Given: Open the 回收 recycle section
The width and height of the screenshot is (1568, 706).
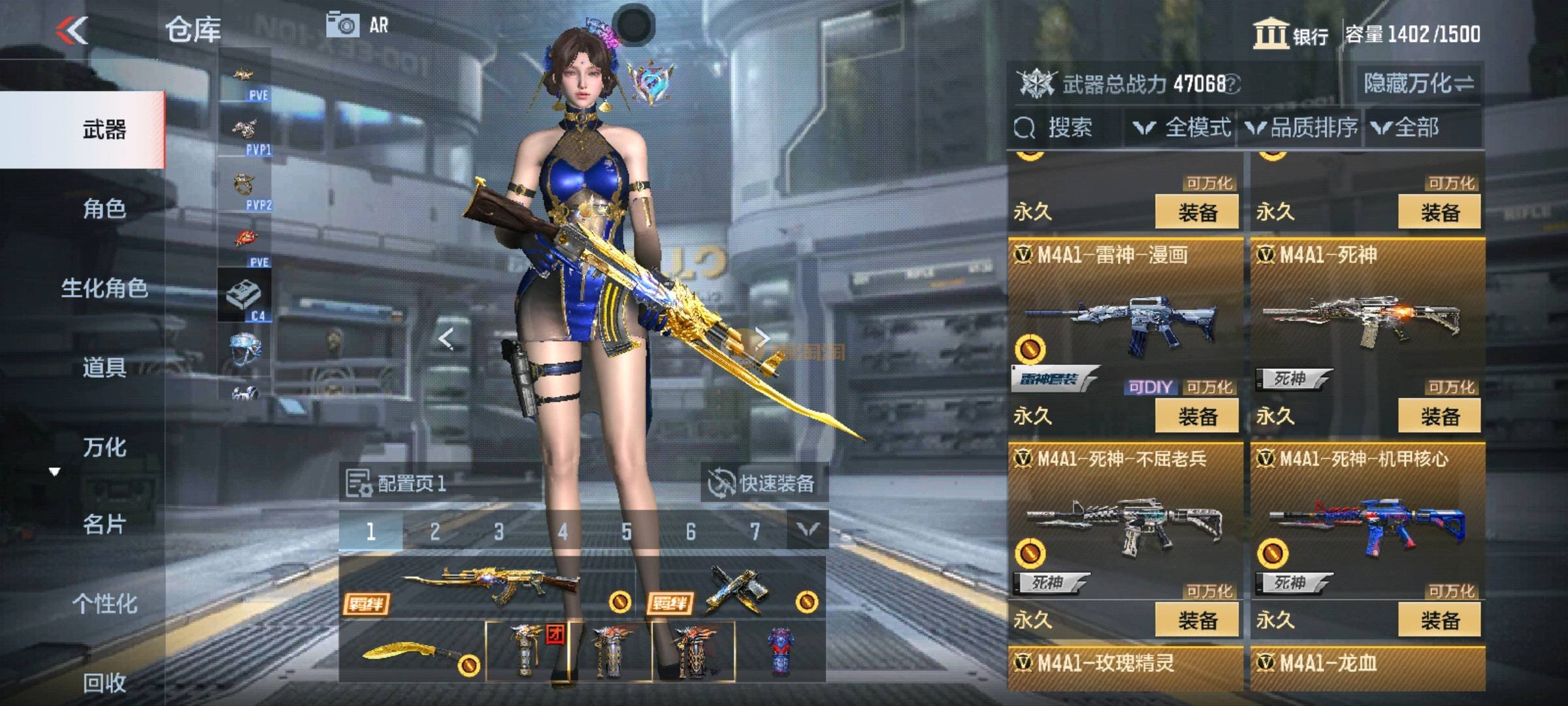Looking at the screenshot, I should (x=105, y=682).
